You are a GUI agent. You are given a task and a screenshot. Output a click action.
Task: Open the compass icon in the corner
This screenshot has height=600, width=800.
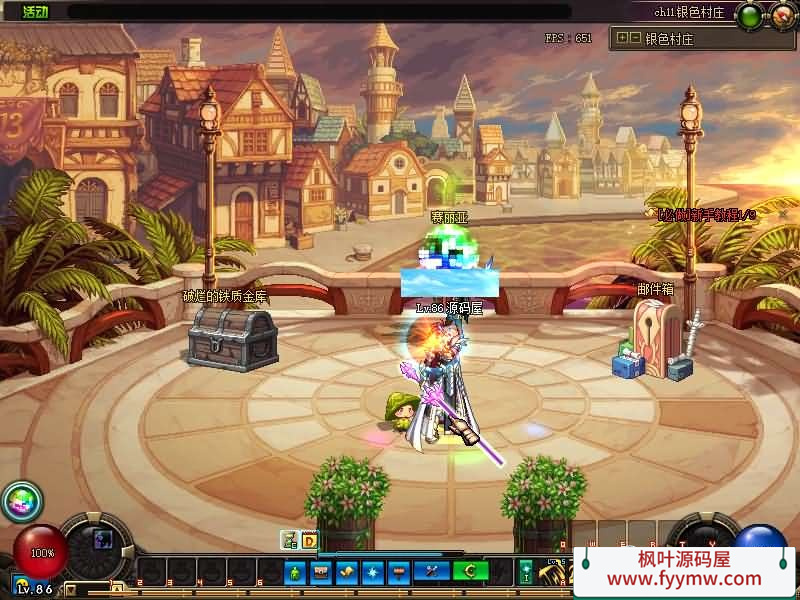781,15
